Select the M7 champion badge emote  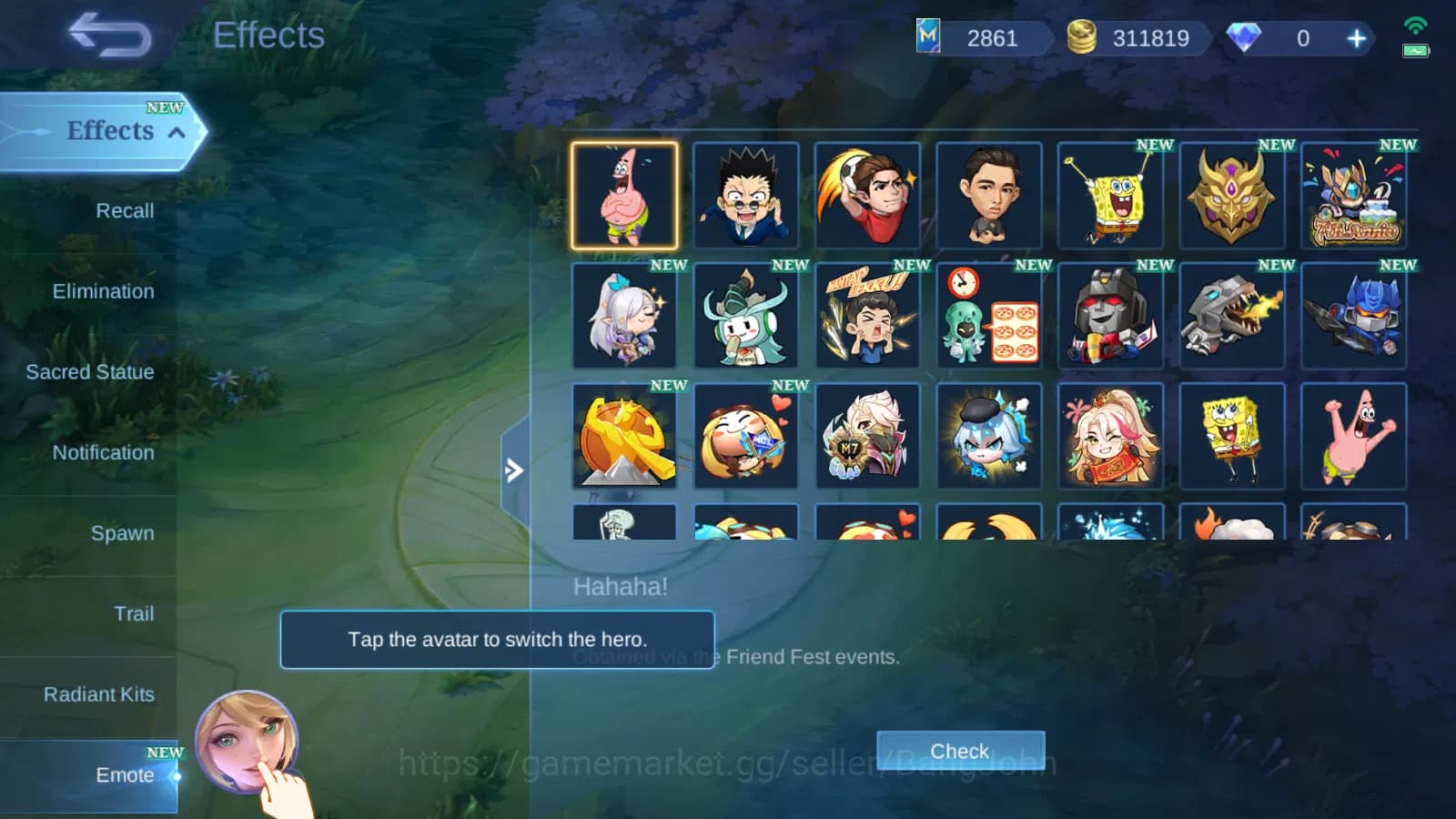tap(867, 436)
